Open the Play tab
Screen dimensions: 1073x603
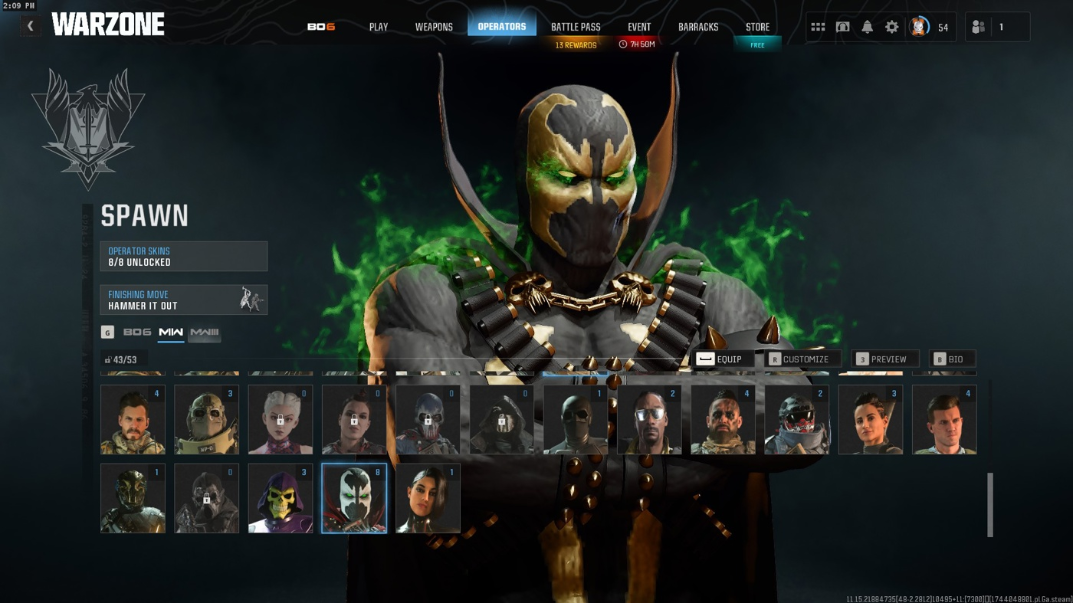pos(378,27)
